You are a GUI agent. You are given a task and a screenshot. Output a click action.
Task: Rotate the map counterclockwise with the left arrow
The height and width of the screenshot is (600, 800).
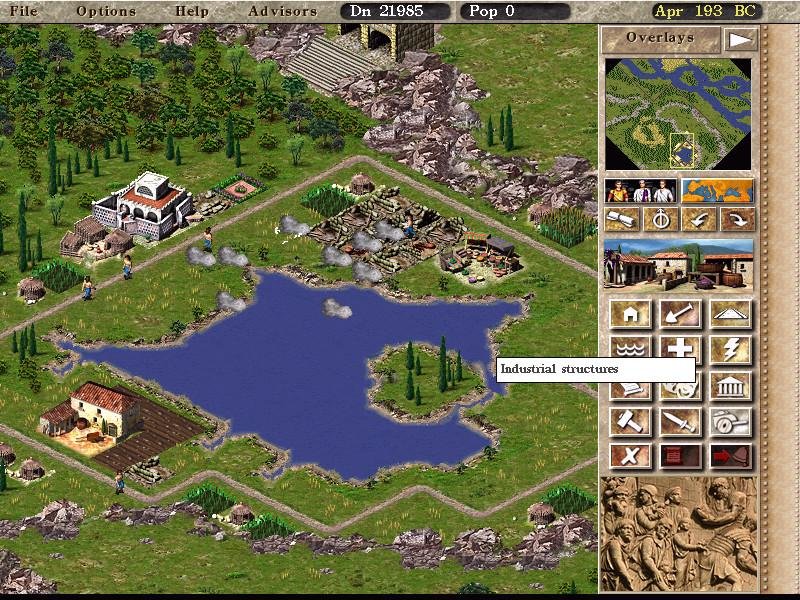pos(699,219)
